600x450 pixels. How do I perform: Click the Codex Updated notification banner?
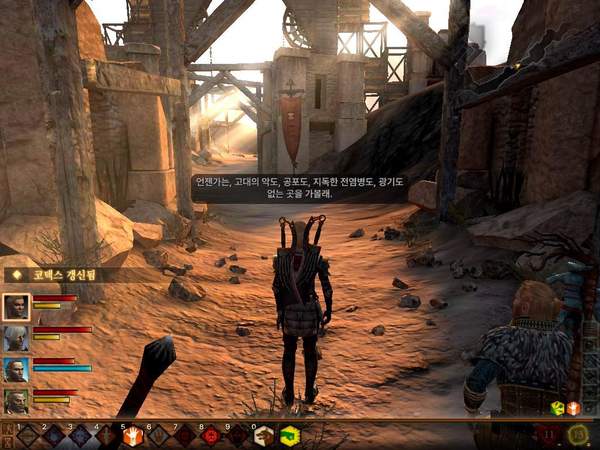coord(62,274)
